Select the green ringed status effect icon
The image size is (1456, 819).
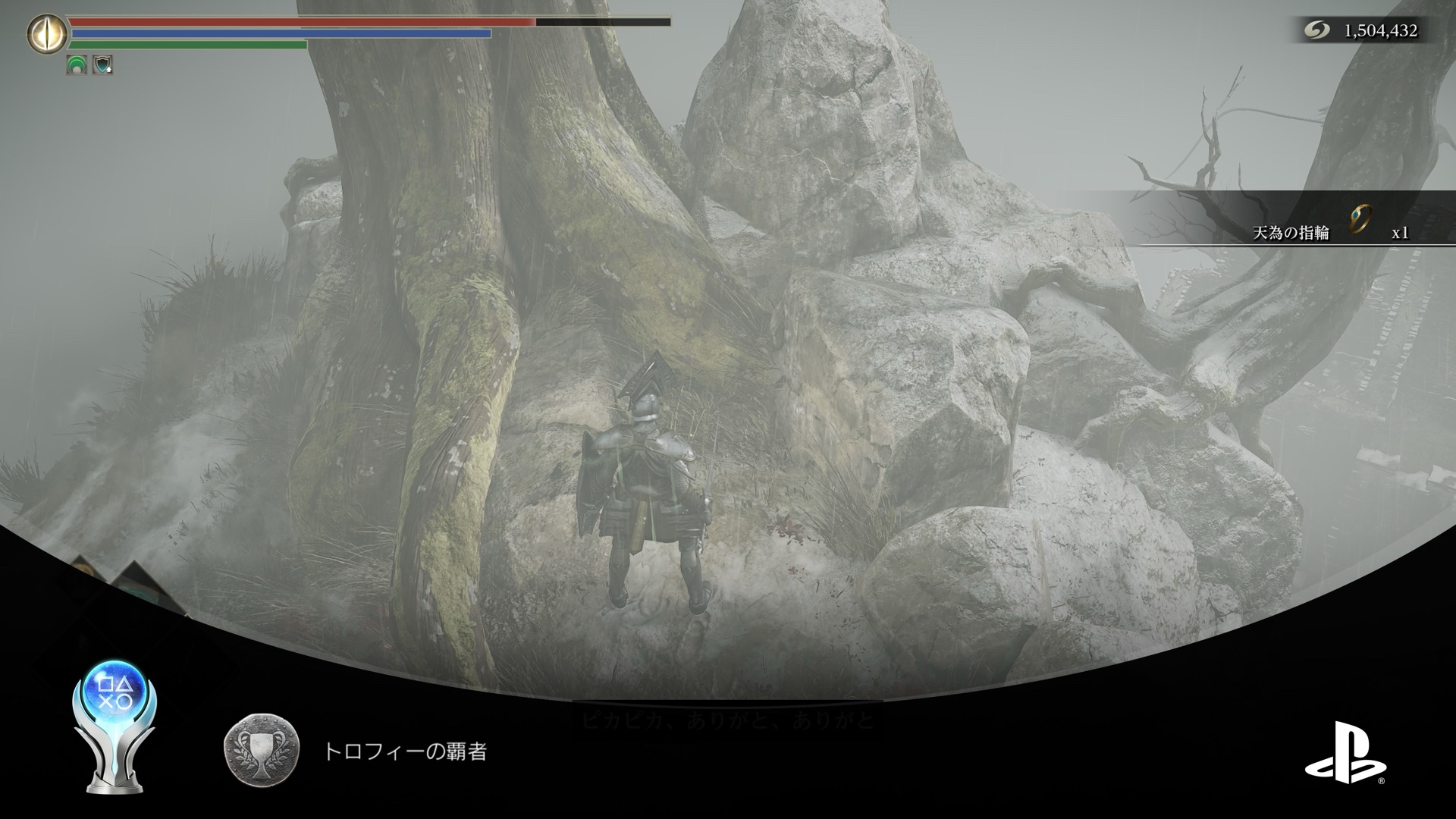click(x=77, y=65)
